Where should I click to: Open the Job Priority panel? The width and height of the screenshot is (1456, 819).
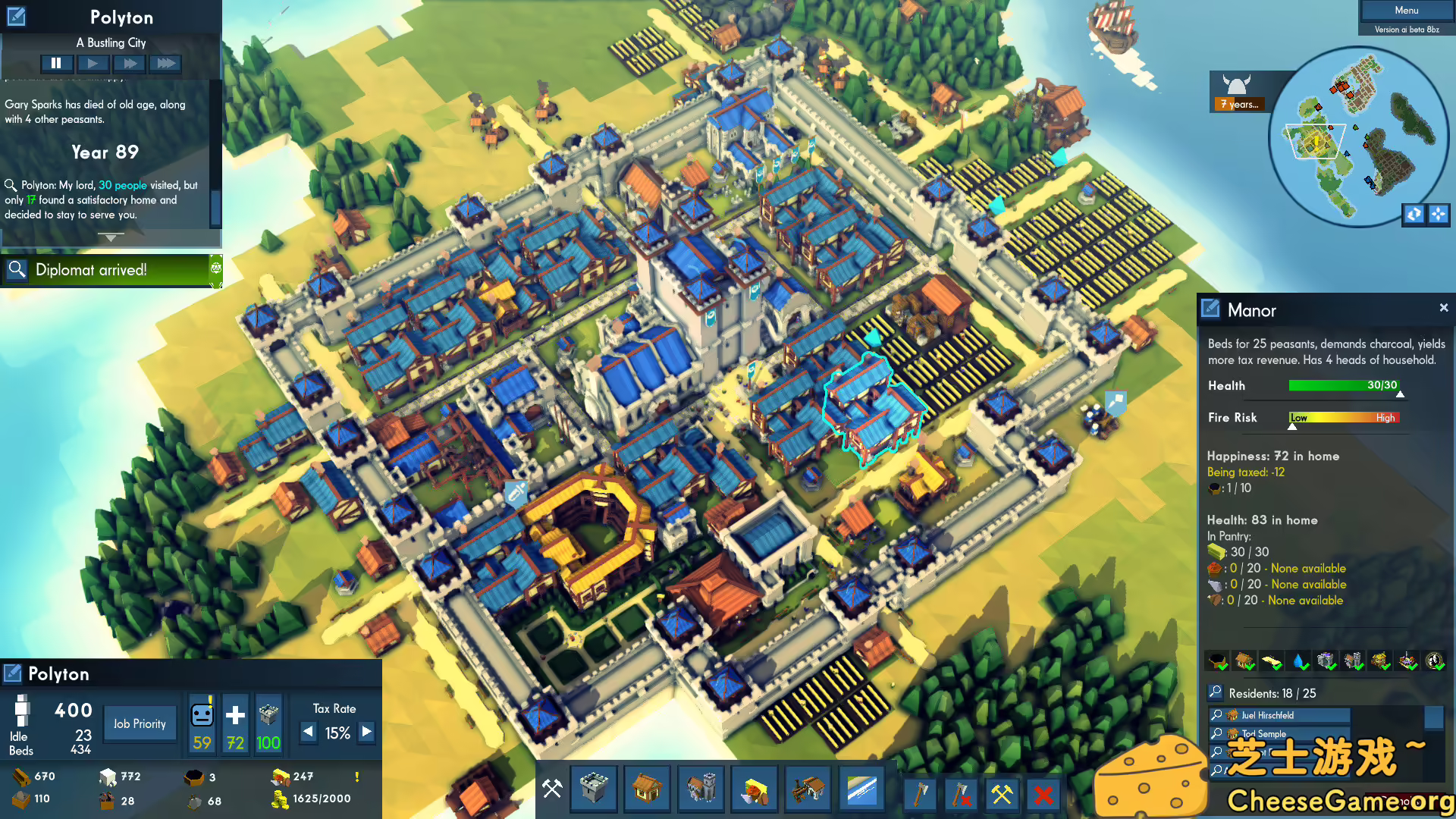[140, 723]
